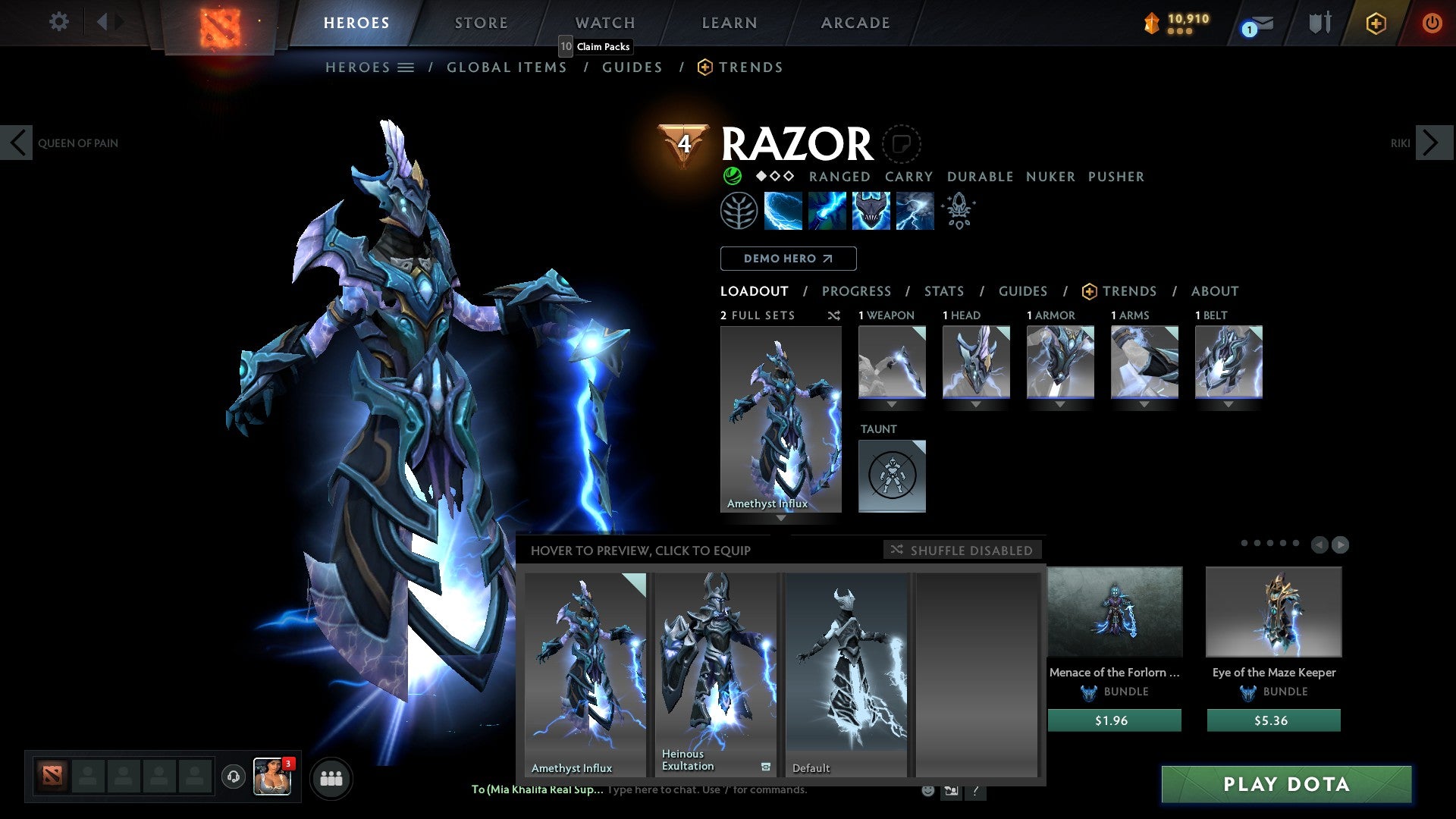Toggle the green checkmark favorite indicator beside Razor
1456x819 pixels.
pos(732,176)
